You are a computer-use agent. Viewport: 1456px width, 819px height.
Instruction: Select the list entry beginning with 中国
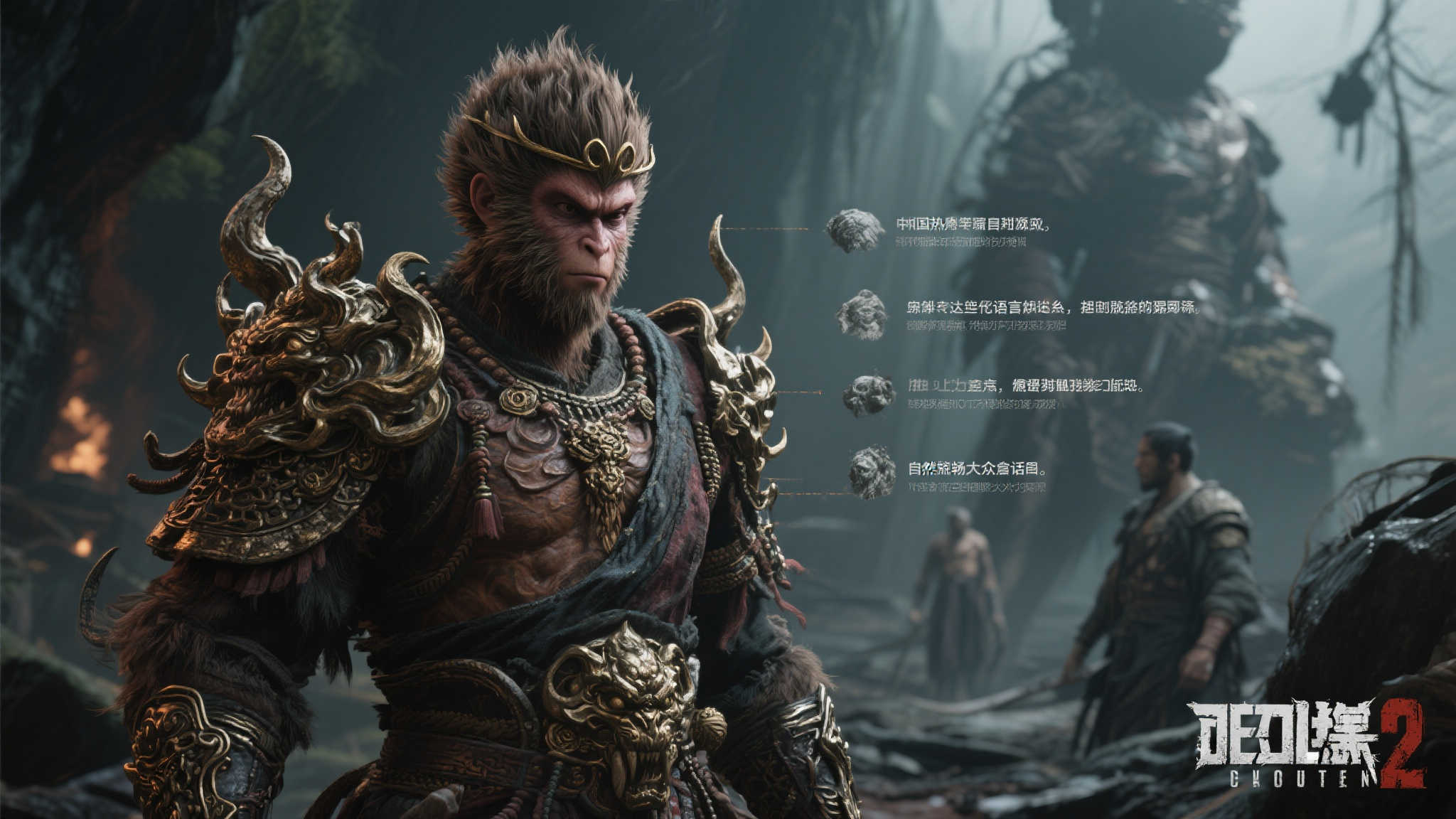(x=972, y=225)
